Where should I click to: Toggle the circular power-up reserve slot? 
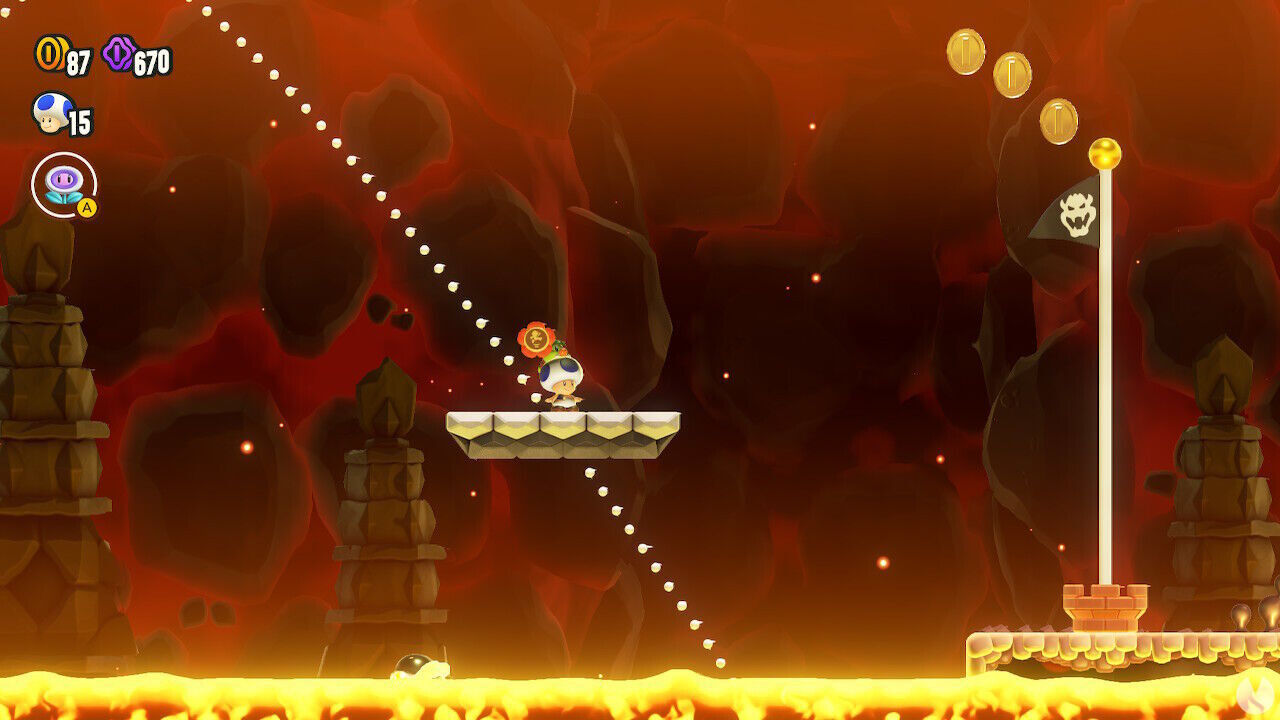65,184
